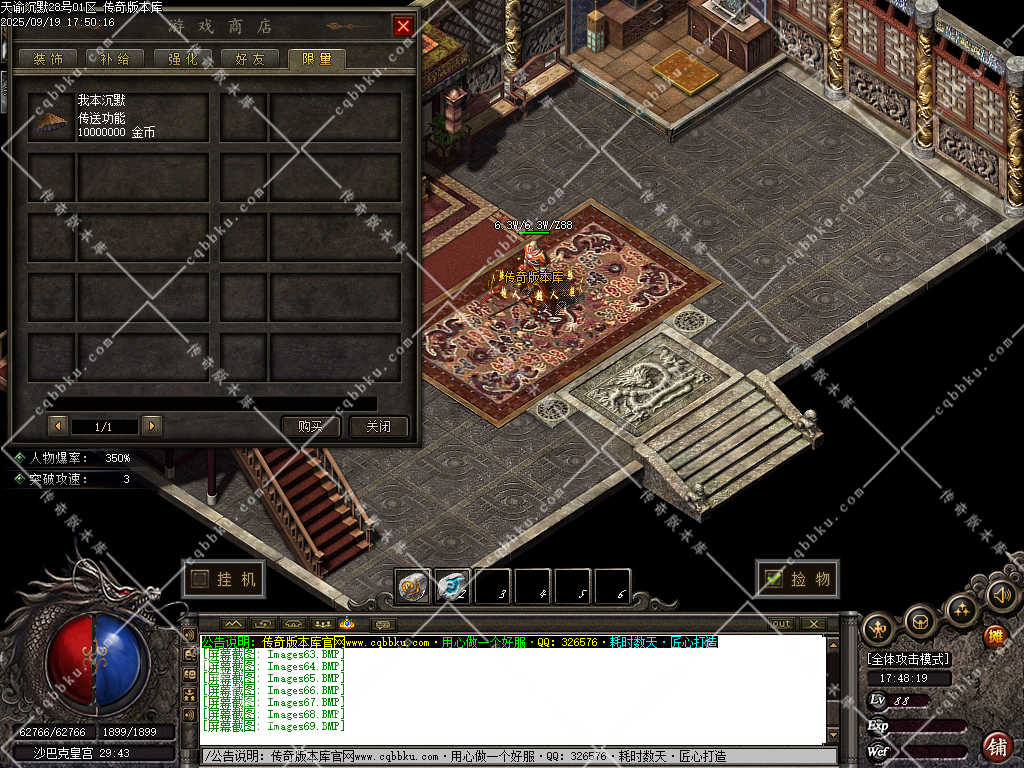Viewport: 1024px width, 768px height.
Task: Go to the next shop page arrow
Action: pyautogui.click(x=152, y=426)
